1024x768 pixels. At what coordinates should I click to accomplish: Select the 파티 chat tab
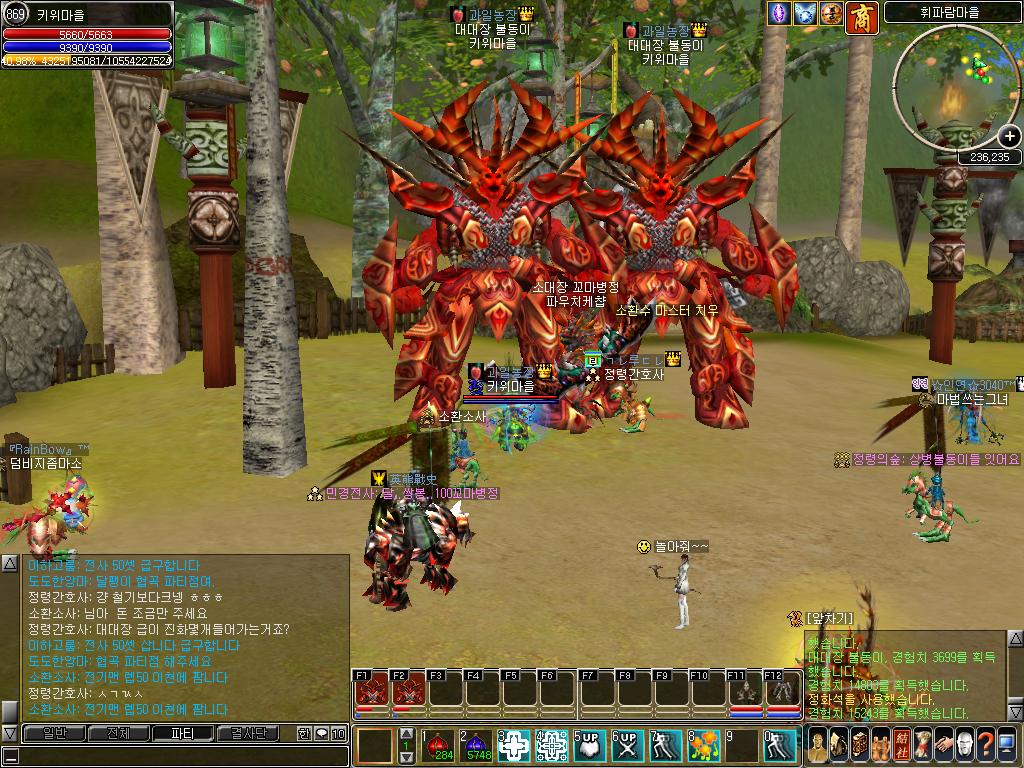[181, 733]
